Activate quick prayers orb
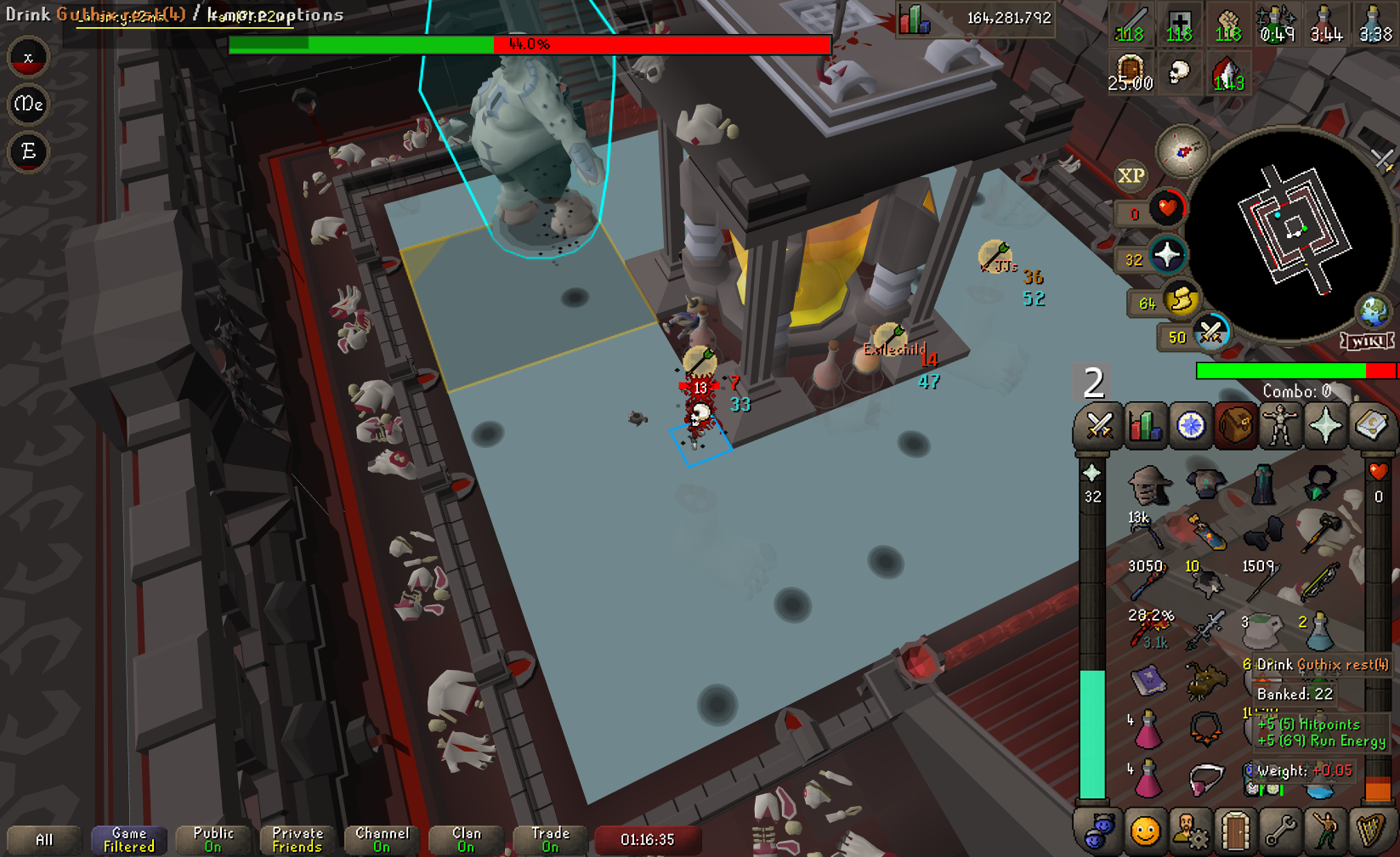This screenshot has height=857, width=1400. pyautogui.click(x=1166, y=254)
